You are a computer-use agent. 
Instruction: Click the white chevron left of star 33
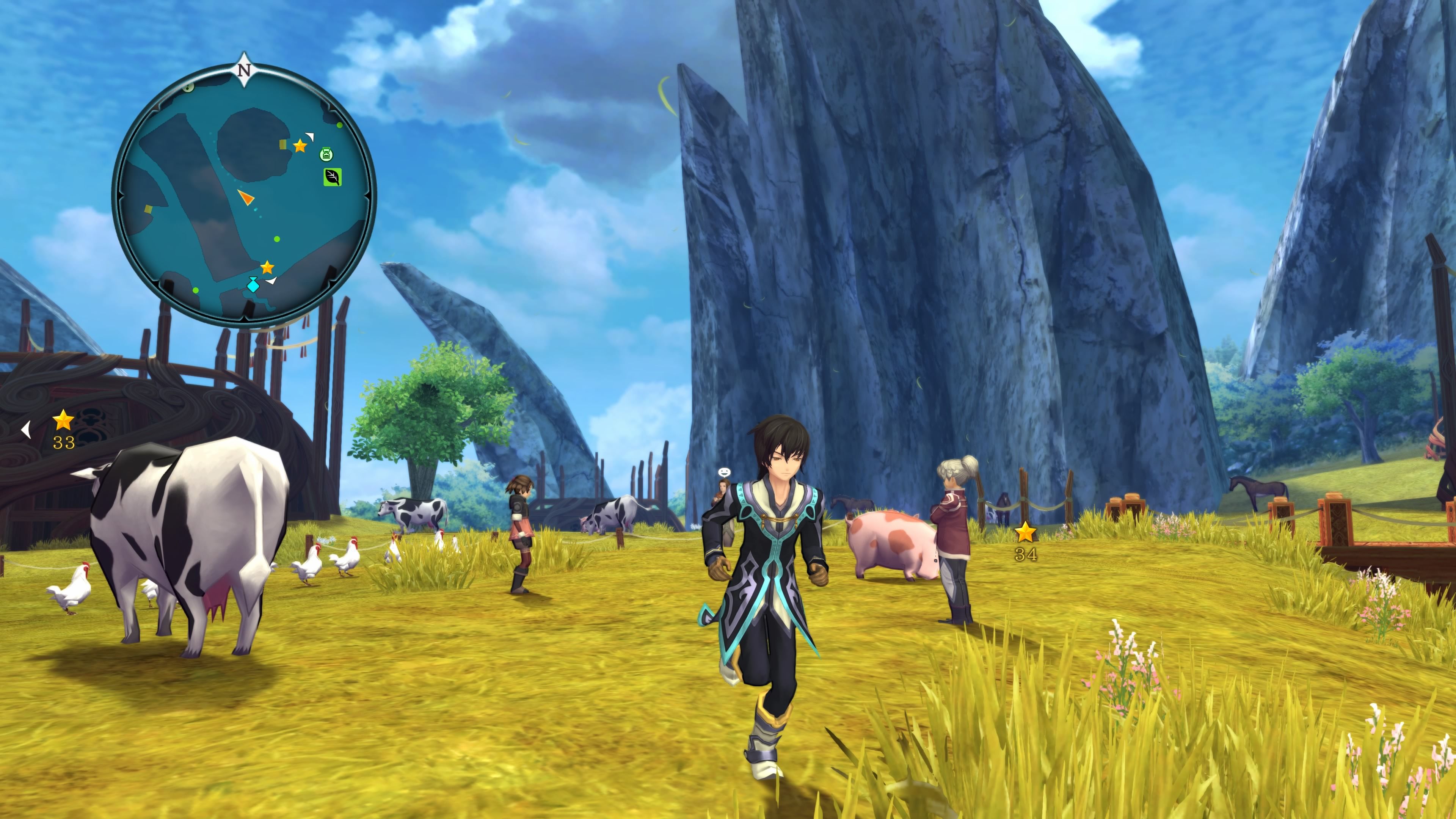coord(25,429)
